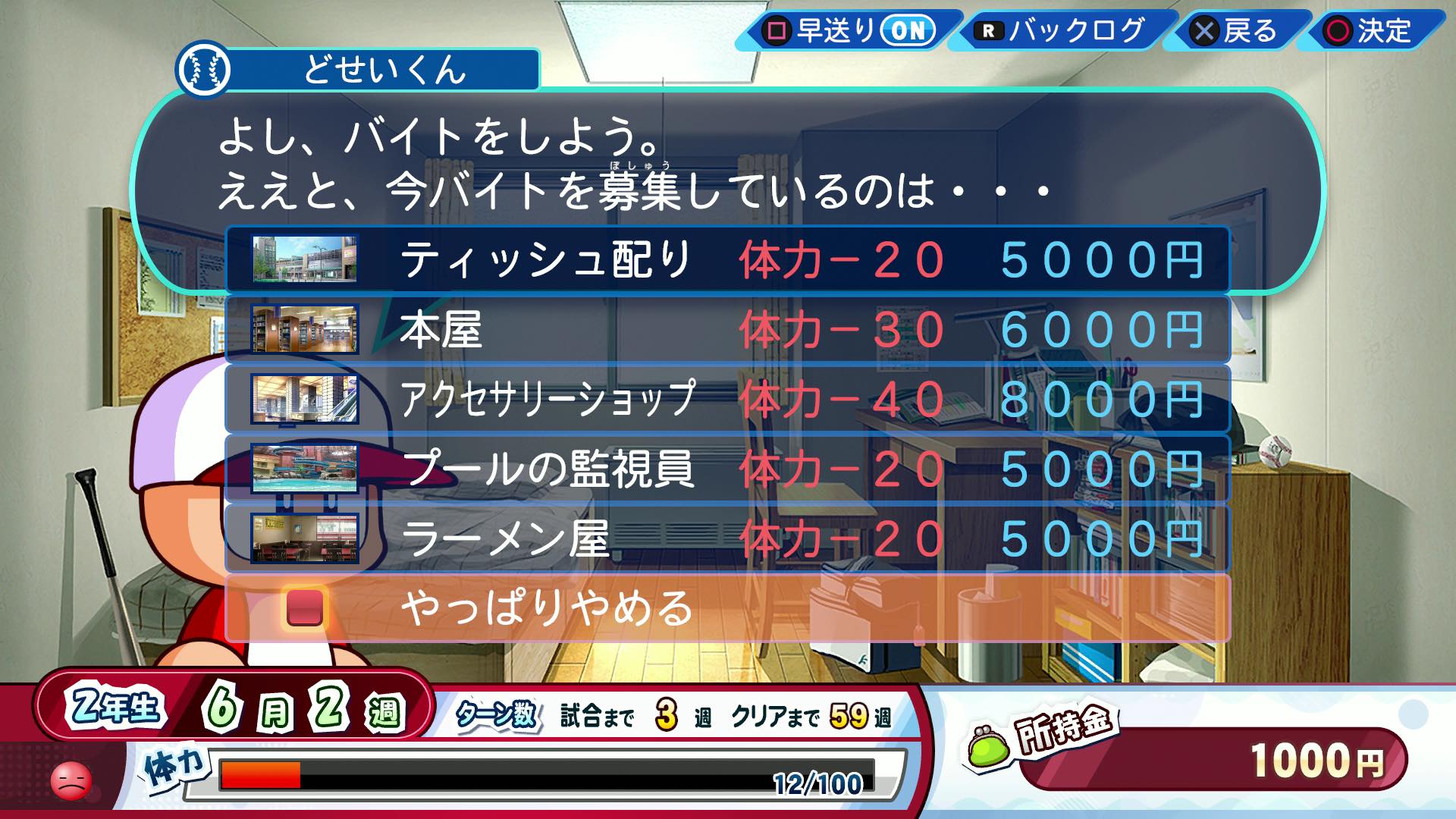1456x819 pixels.
Task: Click the baseball icon beside どせいくん nameplate
Action: coord(206,71)
